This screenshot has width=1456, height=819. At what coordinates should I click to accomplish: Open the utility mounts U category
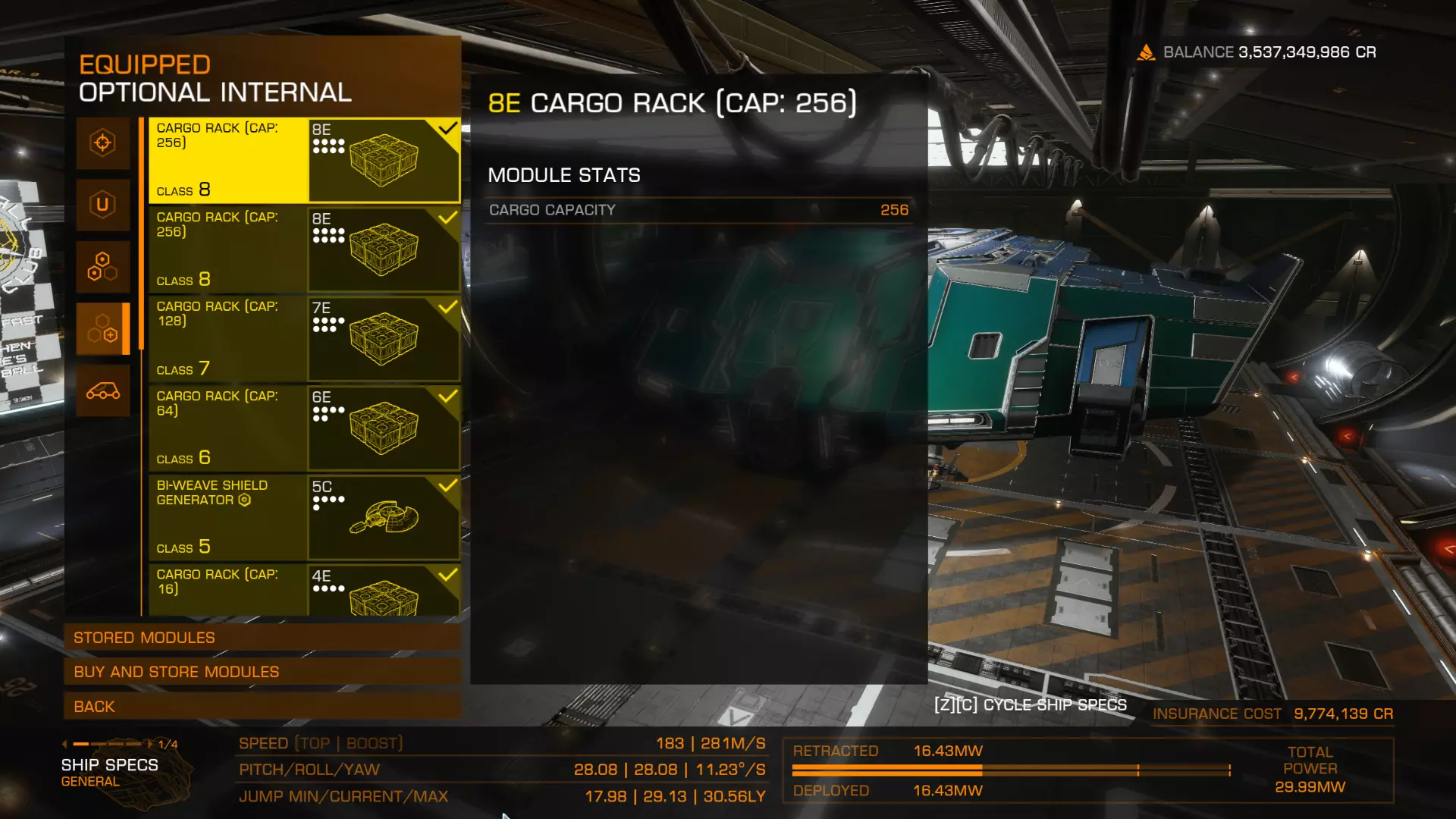coord(103,205)
